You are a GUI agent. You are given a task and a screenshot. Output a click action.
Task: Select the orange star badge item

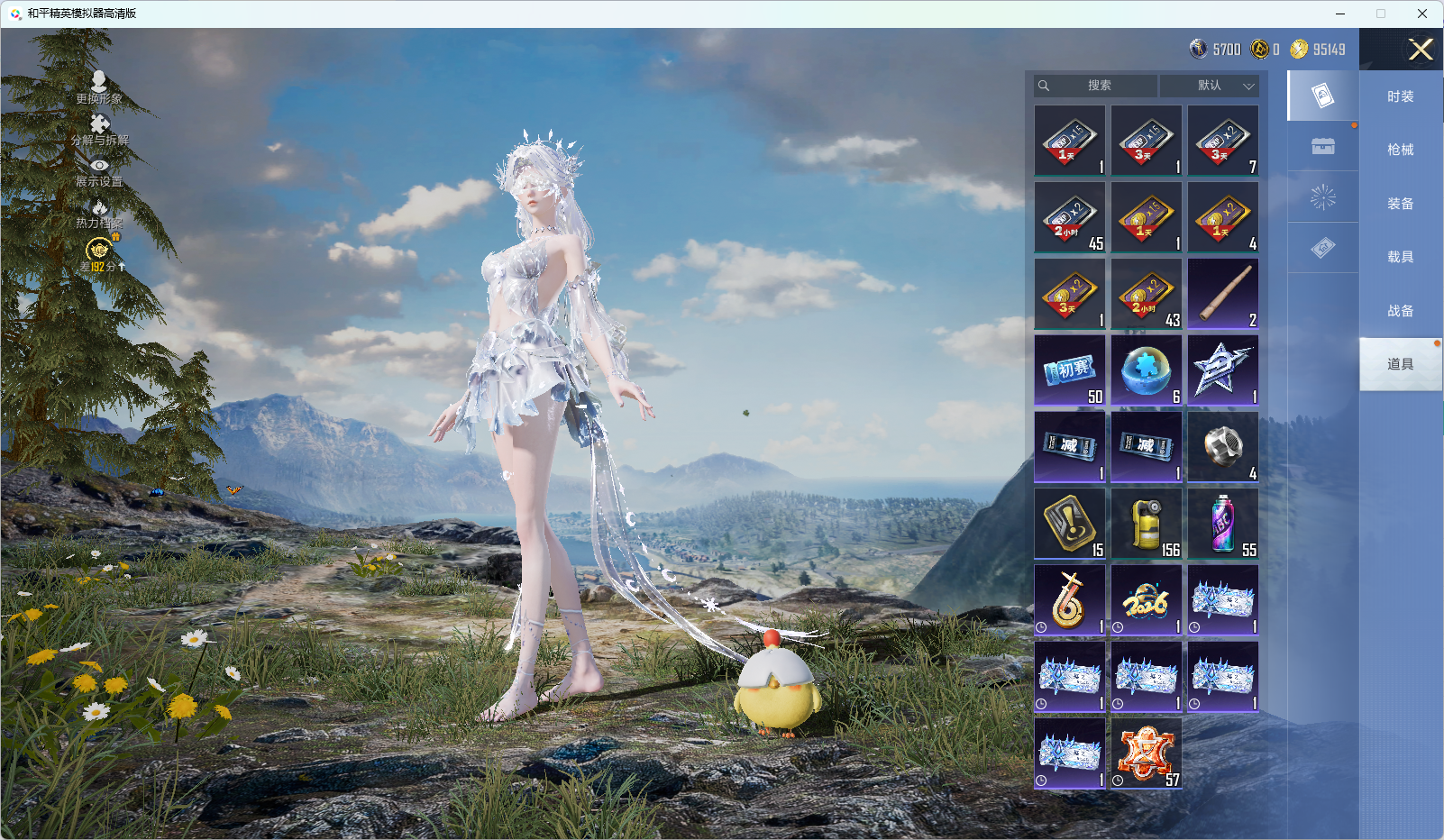1147,753
